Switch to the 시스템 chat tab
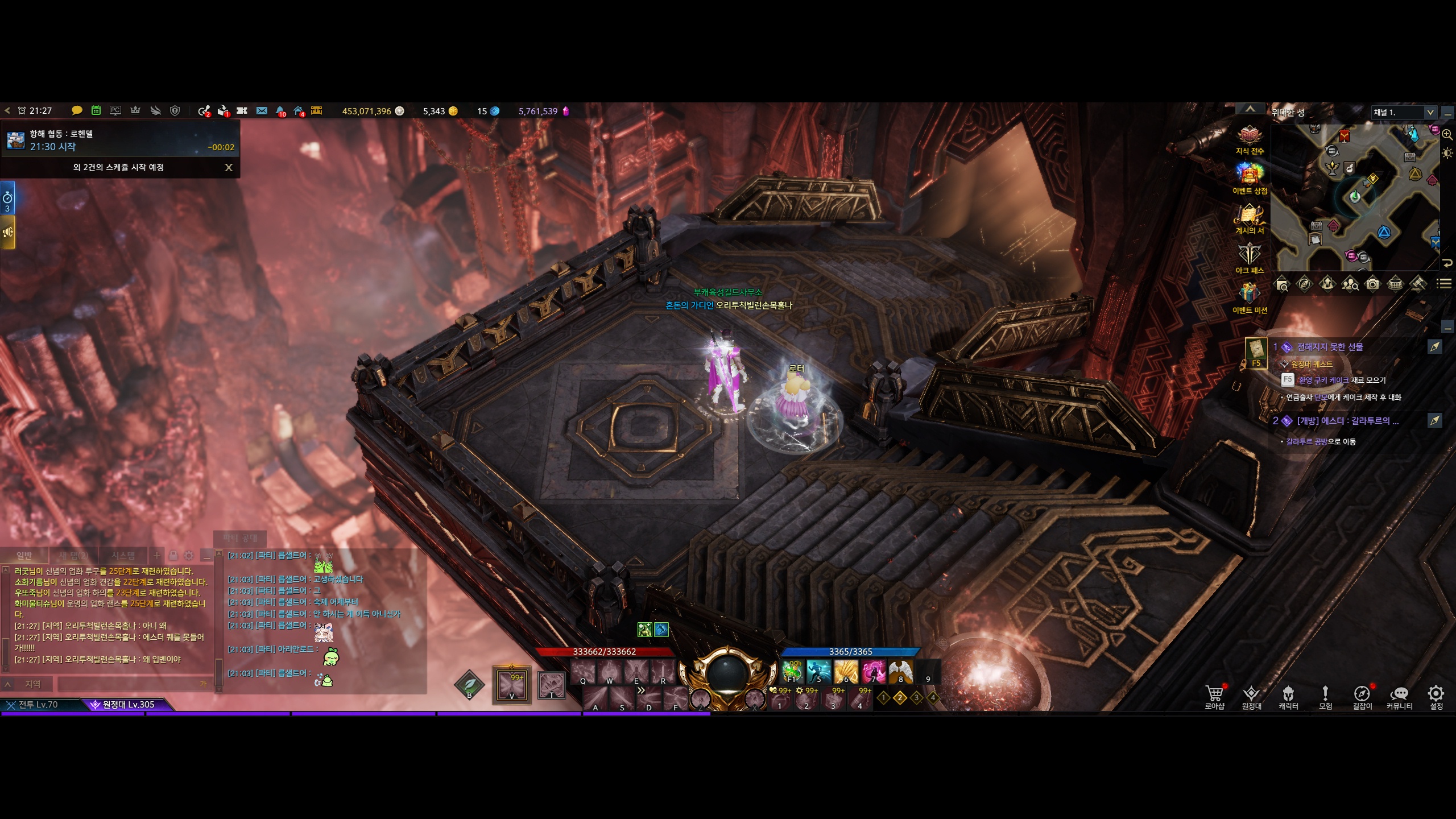 pos(123,556)
